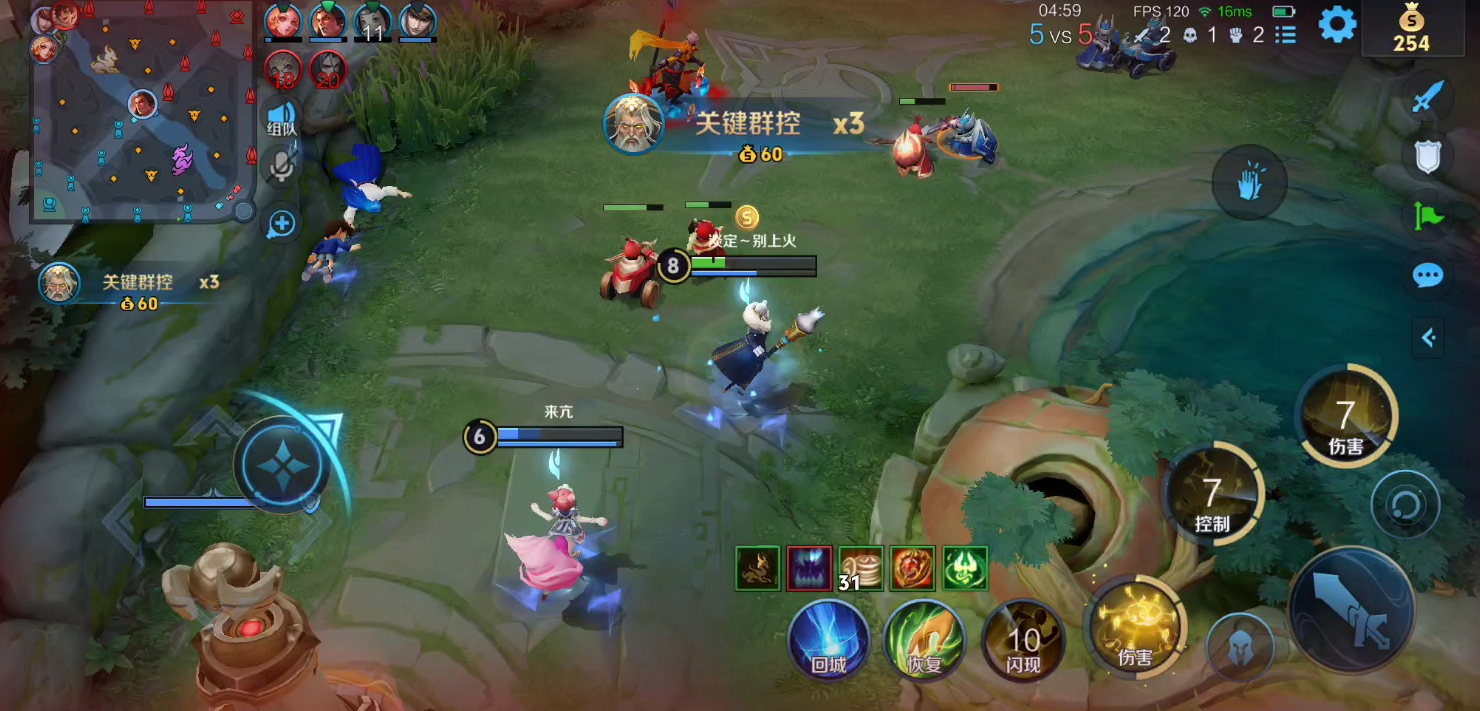Use the 闪现 flash spell

[1022, 640]
